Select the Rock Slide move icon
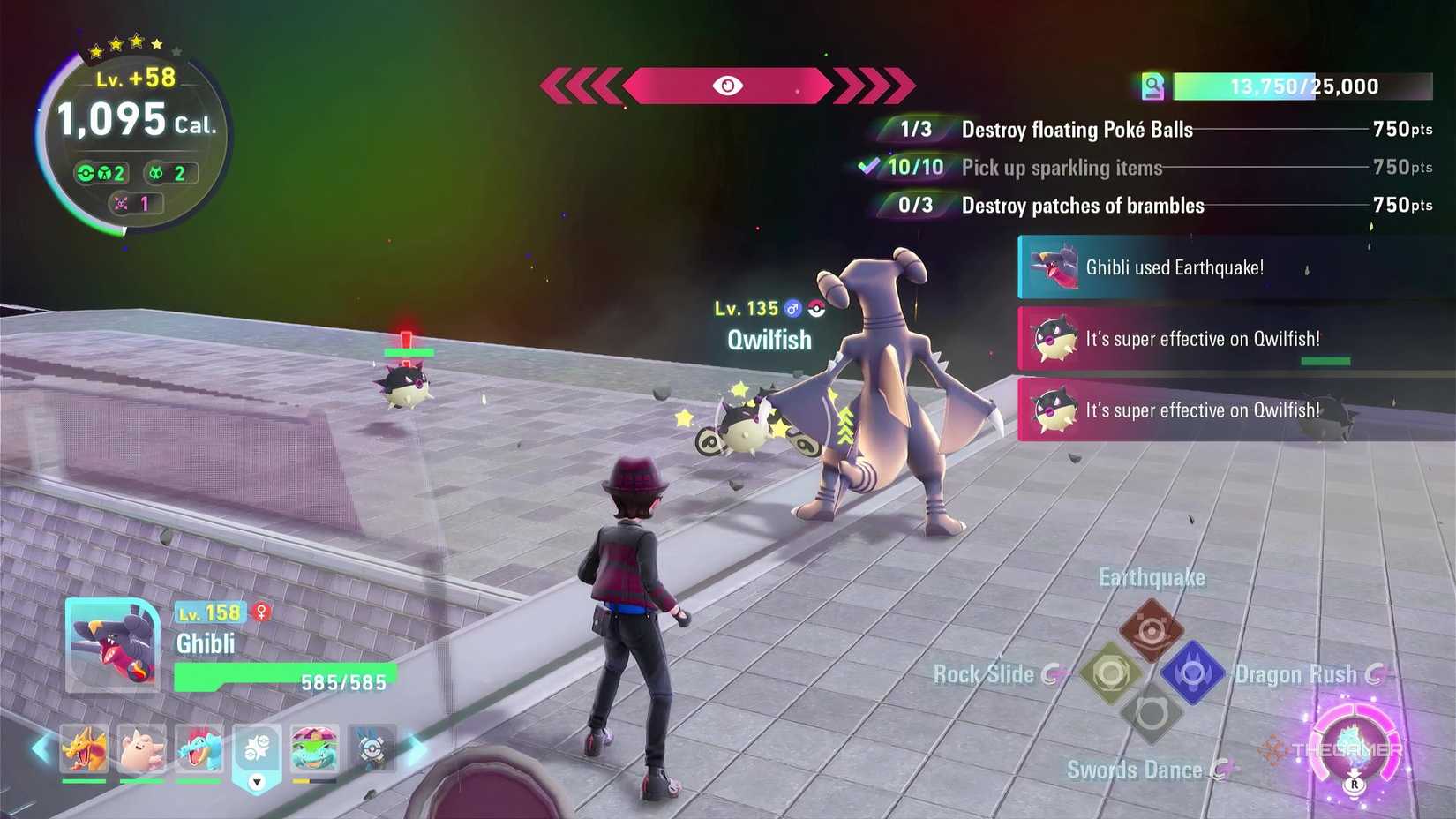The height and width of the screenshot is (819, 1456). tap(1110, 672)
